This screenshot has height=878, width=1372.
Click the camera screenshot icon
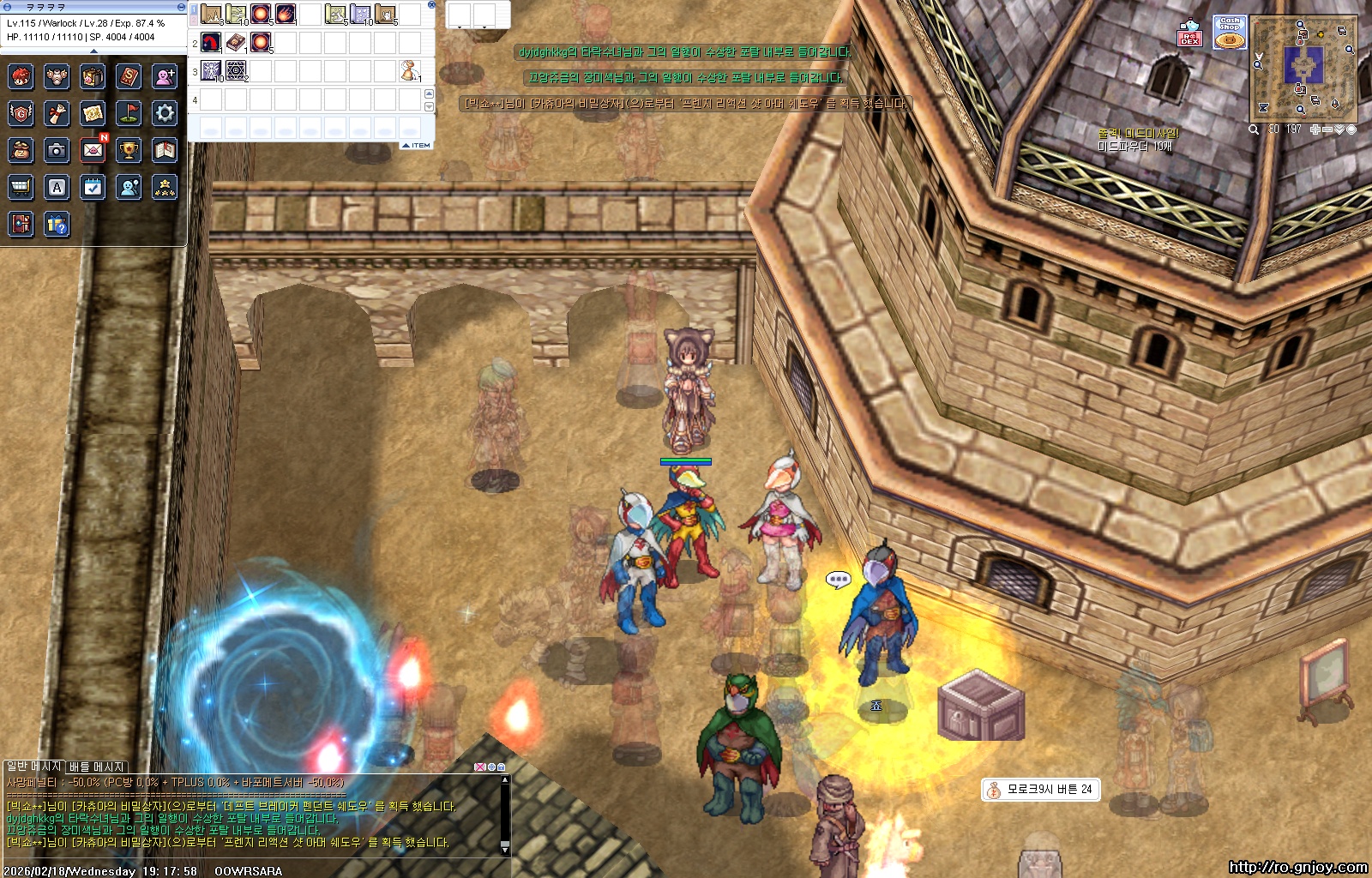click(x=57, y=150)
